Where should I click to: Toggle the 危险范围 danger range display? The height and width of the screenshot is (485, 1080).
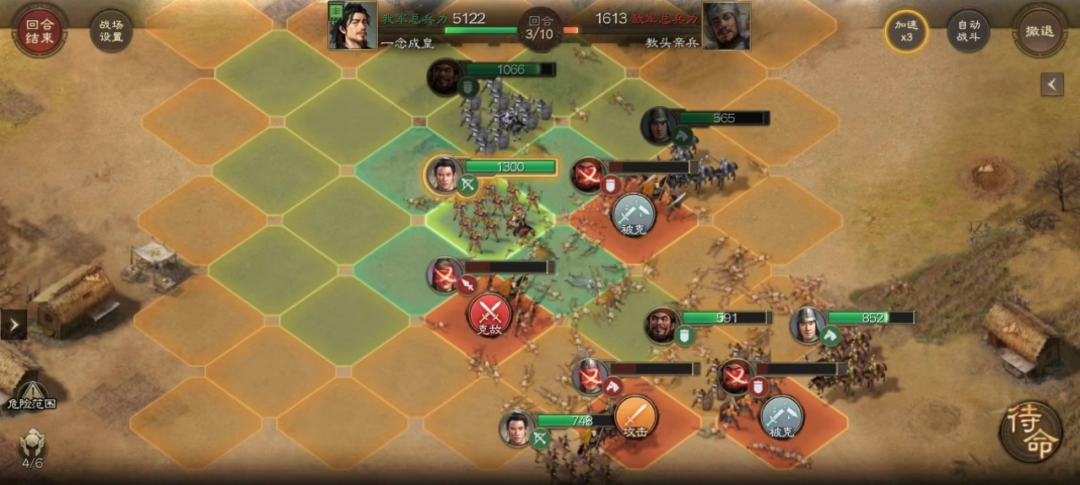click(31, 395)
